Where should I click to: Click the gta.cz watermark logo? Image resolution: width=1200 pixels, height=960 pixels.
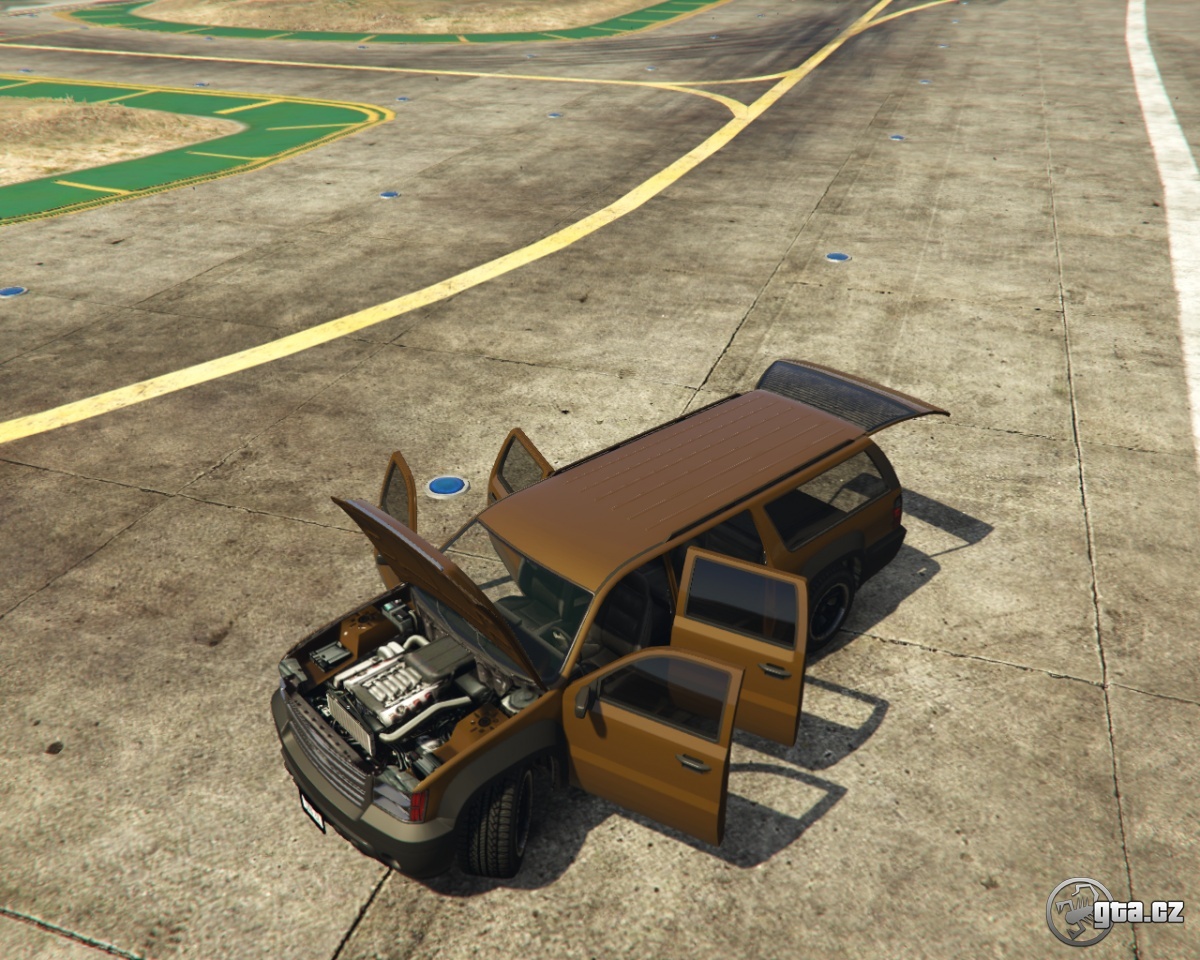[1113, 911]
